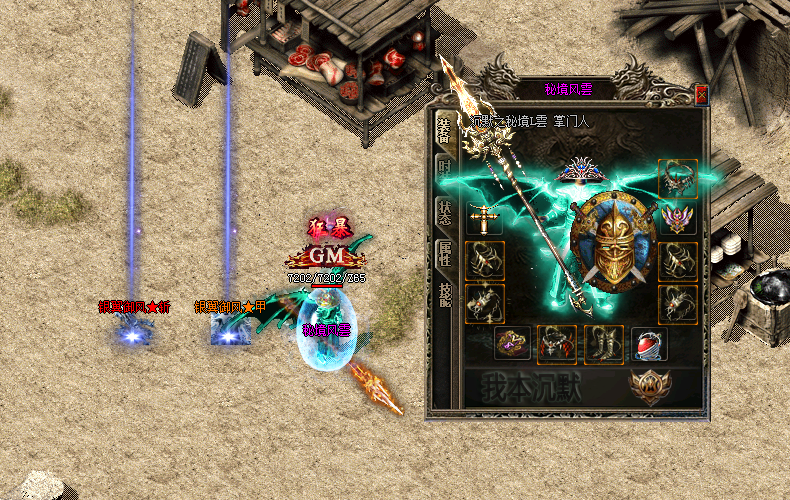Click the bronze emblem badge icon
The image size is (790, 500).
tap(648, 385)
